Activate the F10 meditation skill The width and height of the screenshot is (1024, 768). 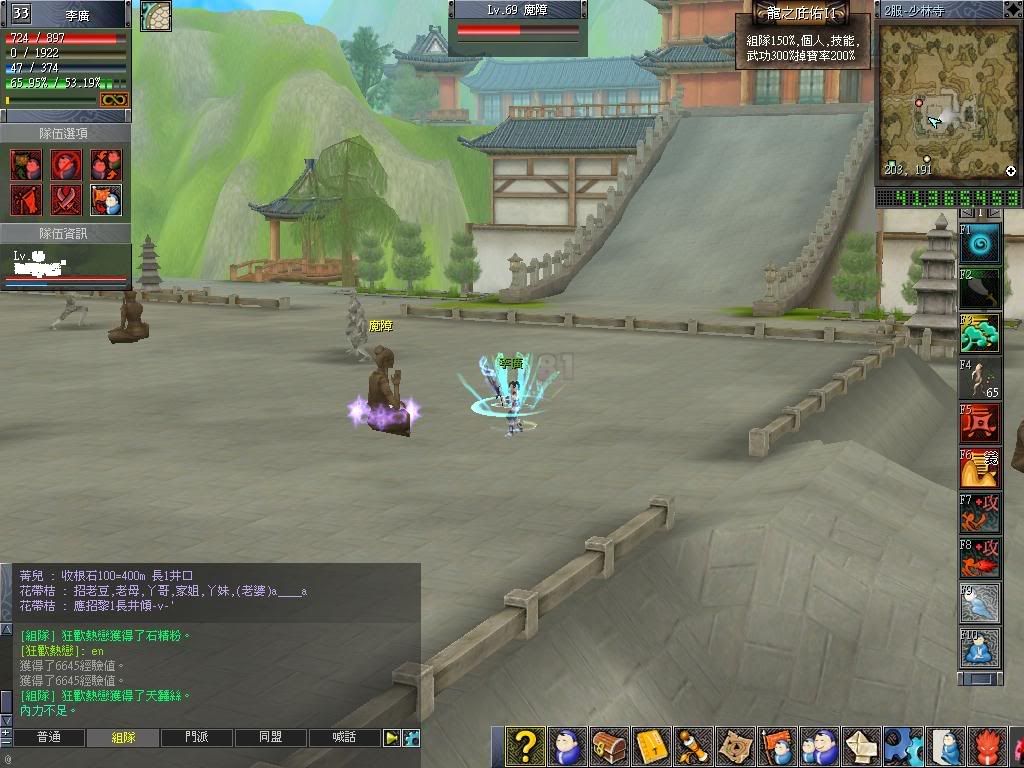click(x=980, y=648)
